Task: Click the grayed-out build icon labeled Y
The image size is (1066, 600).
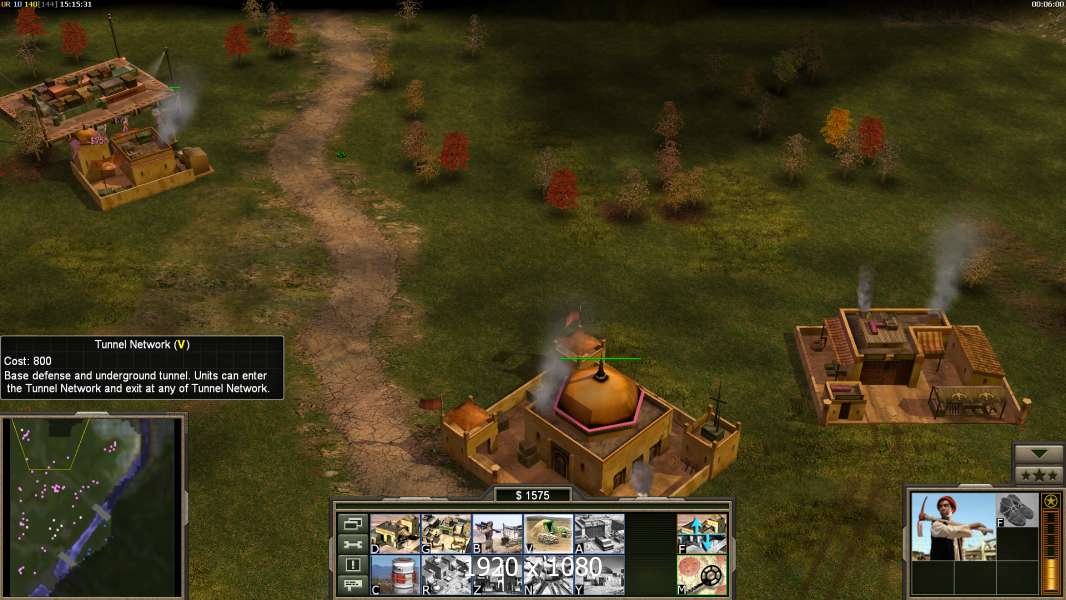Action: coord(599,574)
